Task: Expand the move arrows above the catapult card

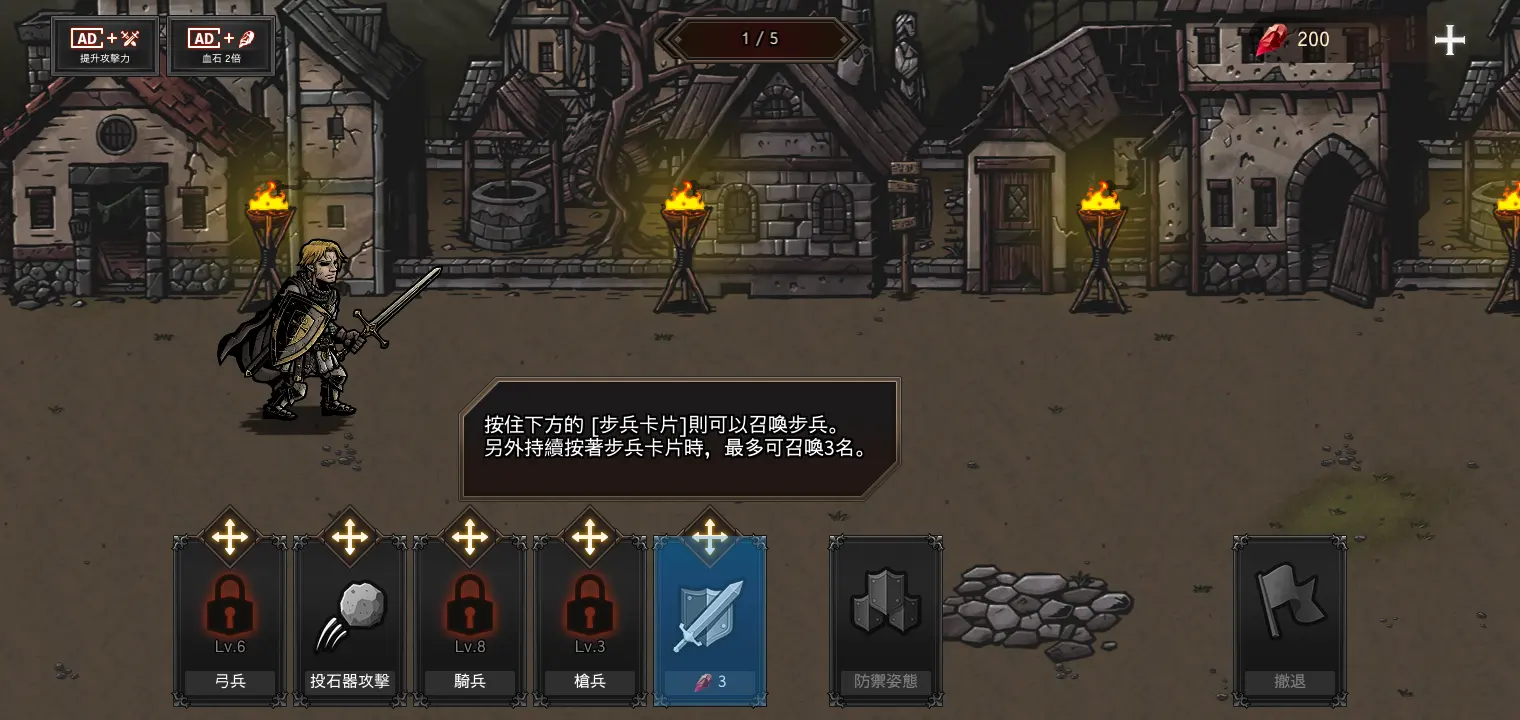Action: (348, 537)
